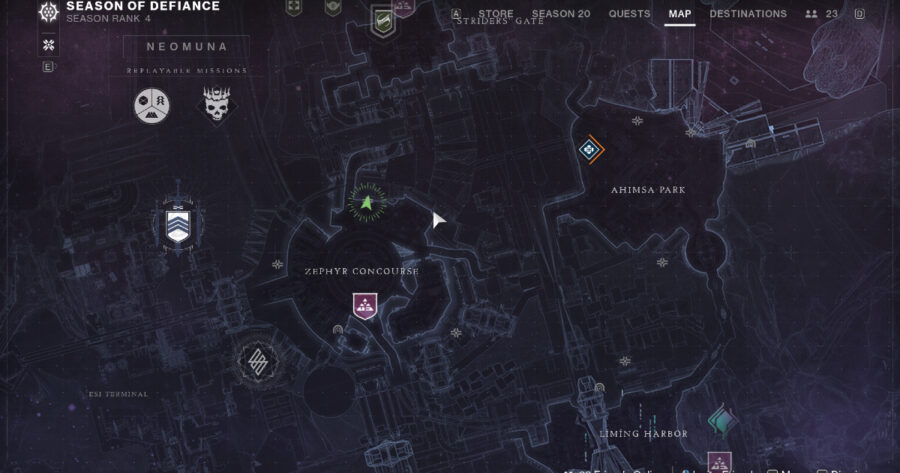The width and height of the screenshot is (900, 473).
Task: Switch to the Season 20 tab
Action: tap(560, 14)
